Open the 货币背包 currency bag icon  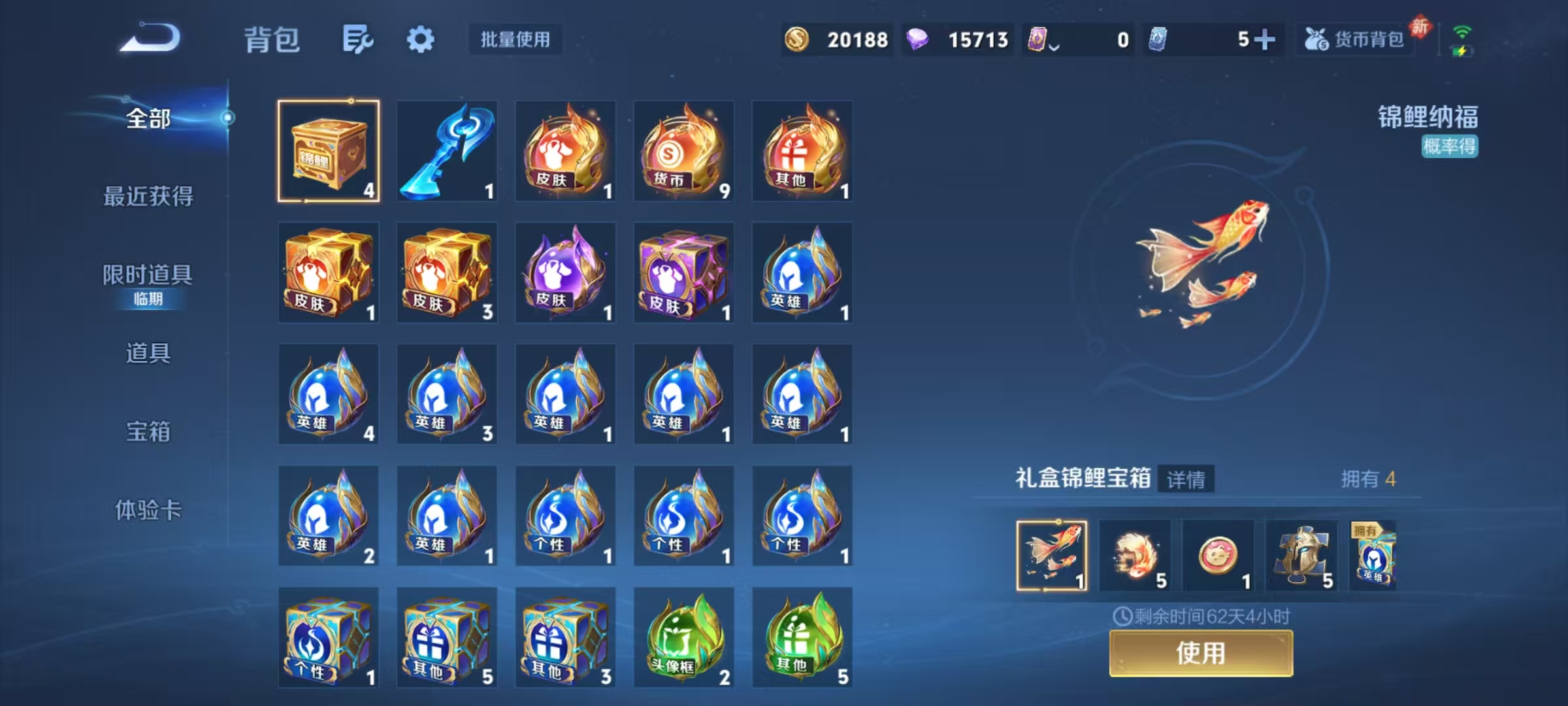(x=1354, y=39)
